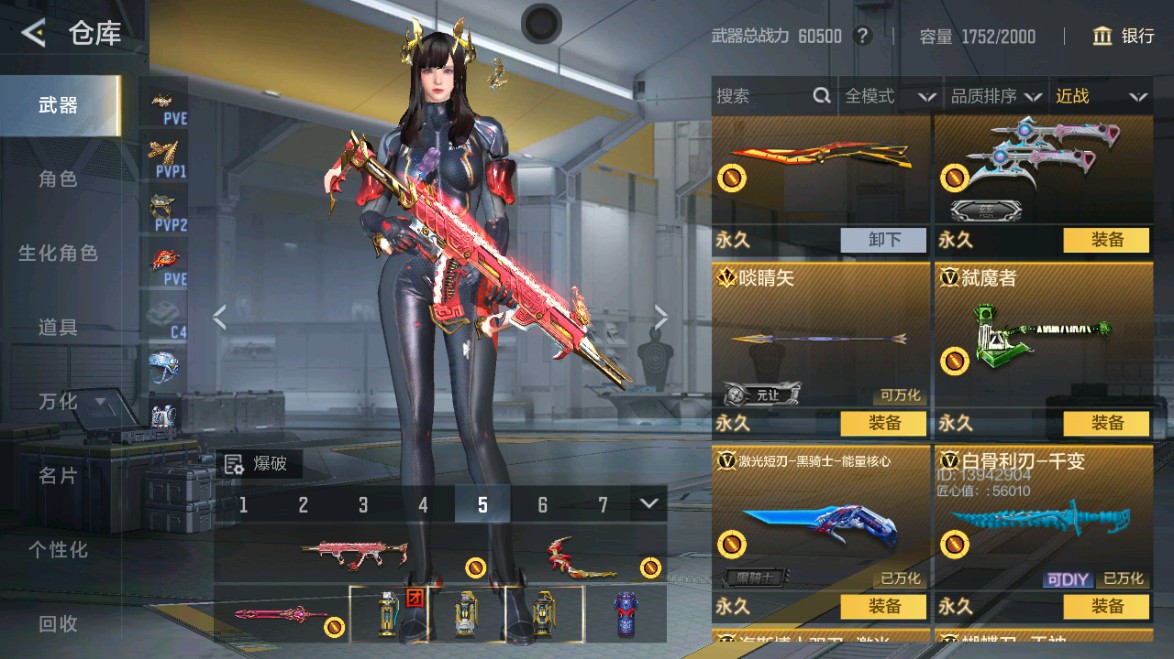
Task: Open the 名片 section
Action: pos(58,475)
